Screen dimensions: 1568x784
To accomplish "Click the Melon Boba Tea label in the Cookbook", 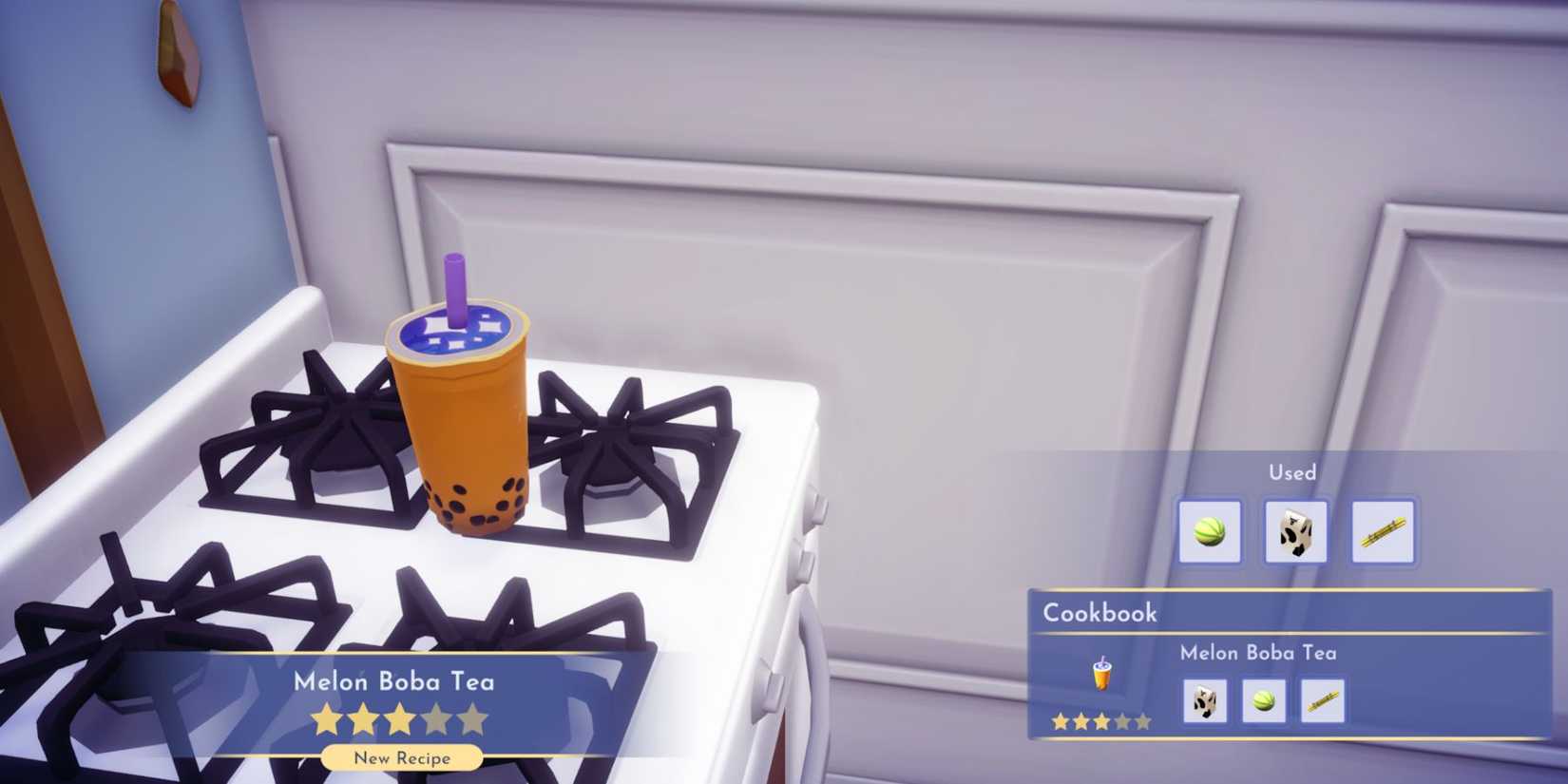I will point(1258,653).
